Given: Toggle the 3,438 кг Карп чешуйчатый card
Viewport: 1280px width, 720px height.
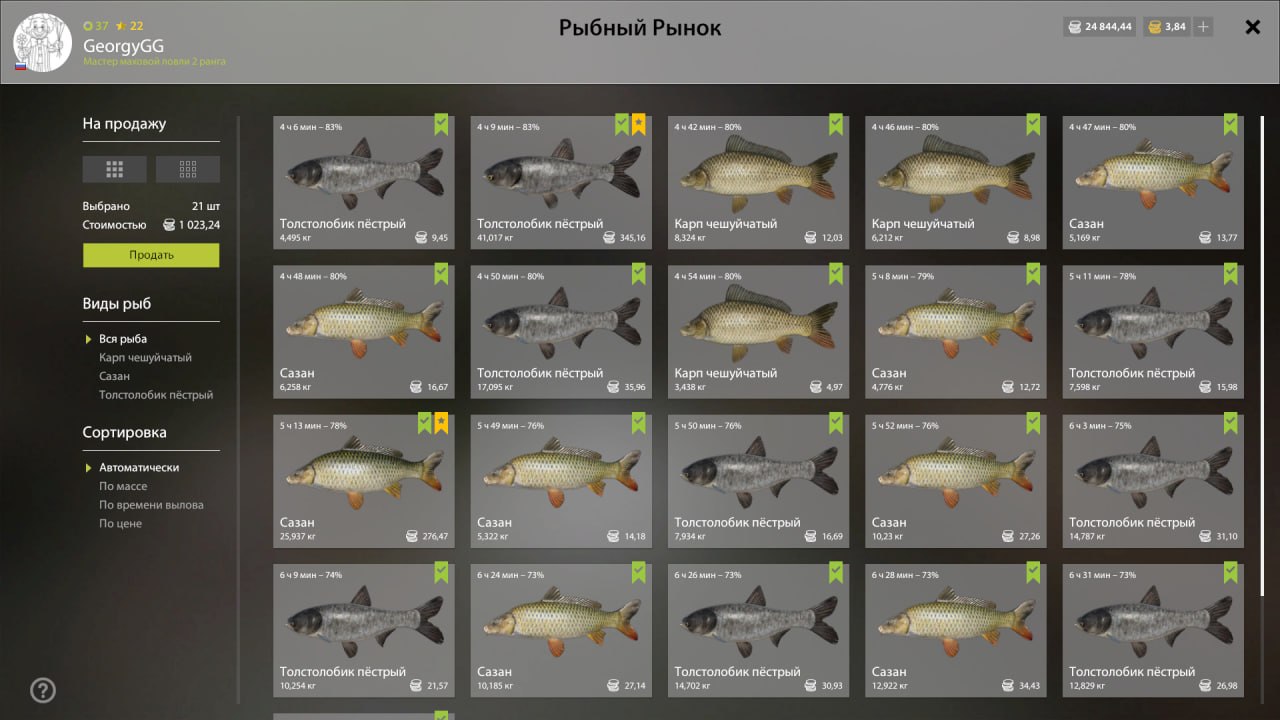Looking at the screenshot, I should [x=758, y=331].
